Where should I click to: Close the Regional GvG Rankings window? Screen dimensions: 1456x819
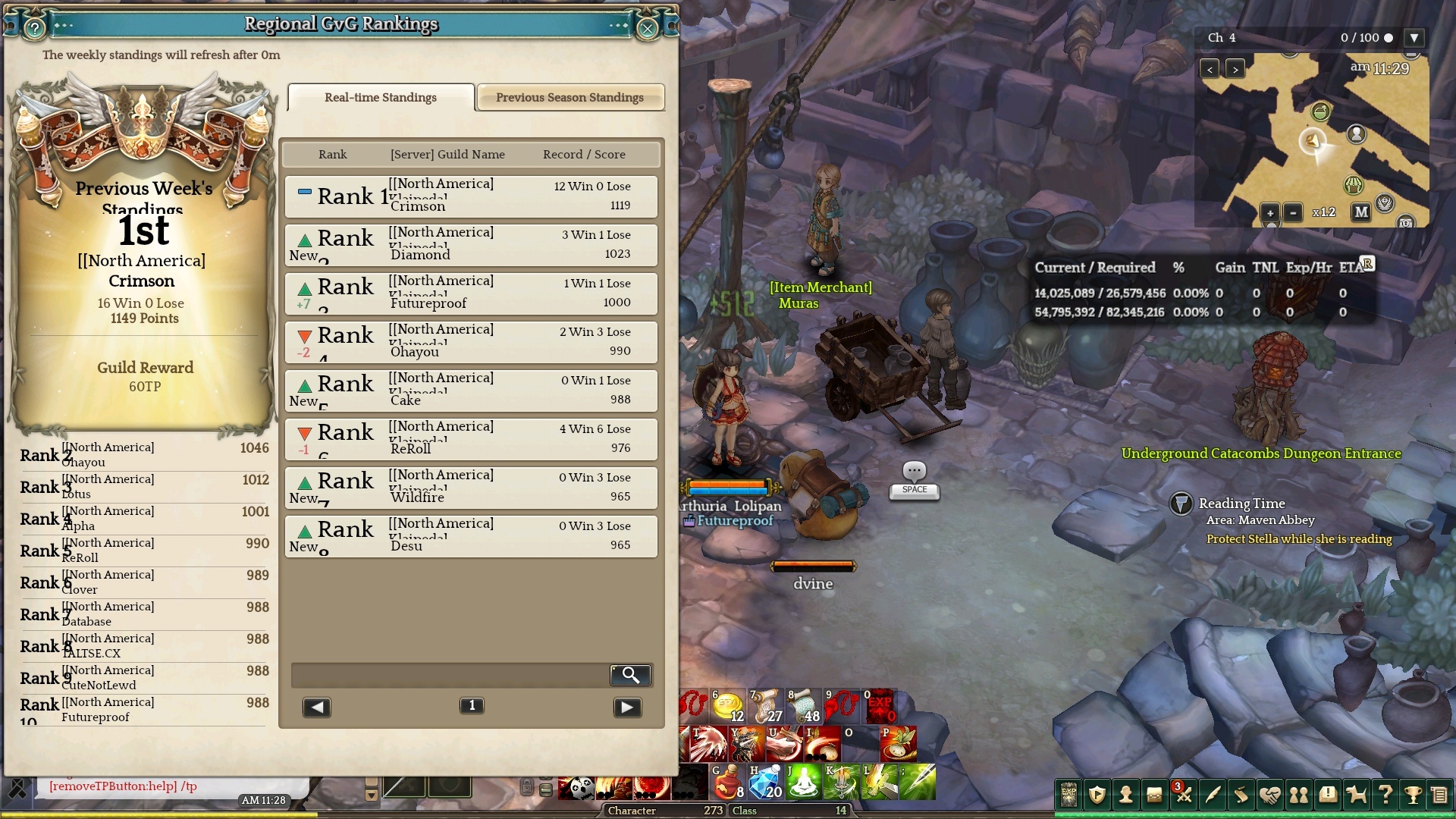(647, 29)
